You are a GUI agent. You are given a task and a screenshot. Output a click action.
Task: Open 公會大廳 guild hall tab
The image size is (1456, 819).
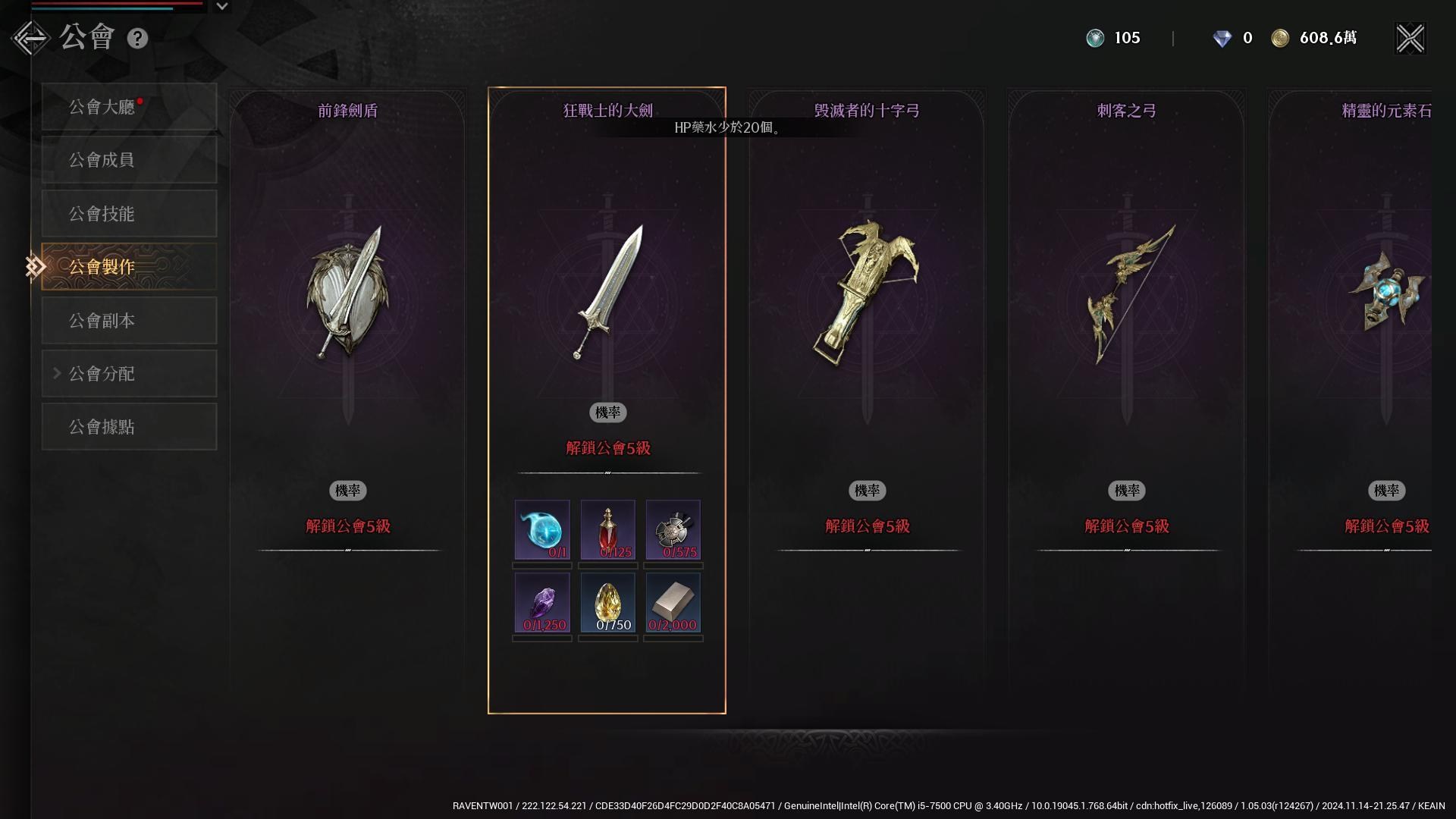click(x=129, y=107)
